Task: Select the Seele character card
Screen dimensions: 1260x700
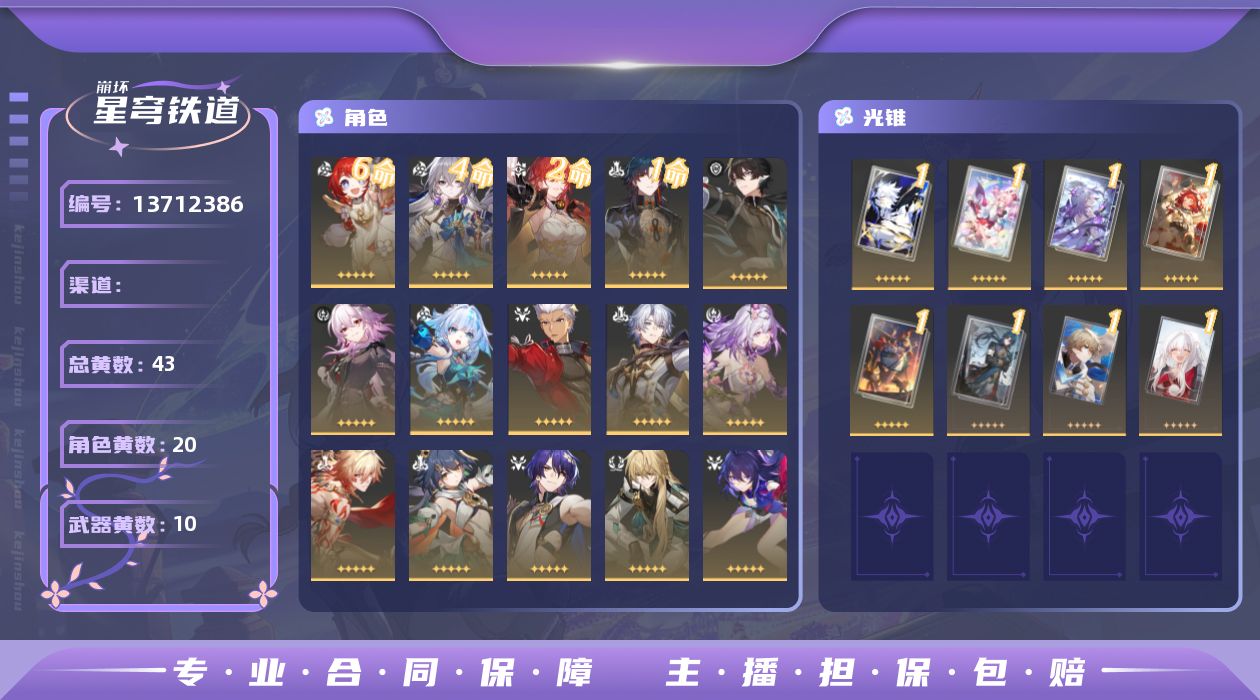Action: (x=744, y=514)
